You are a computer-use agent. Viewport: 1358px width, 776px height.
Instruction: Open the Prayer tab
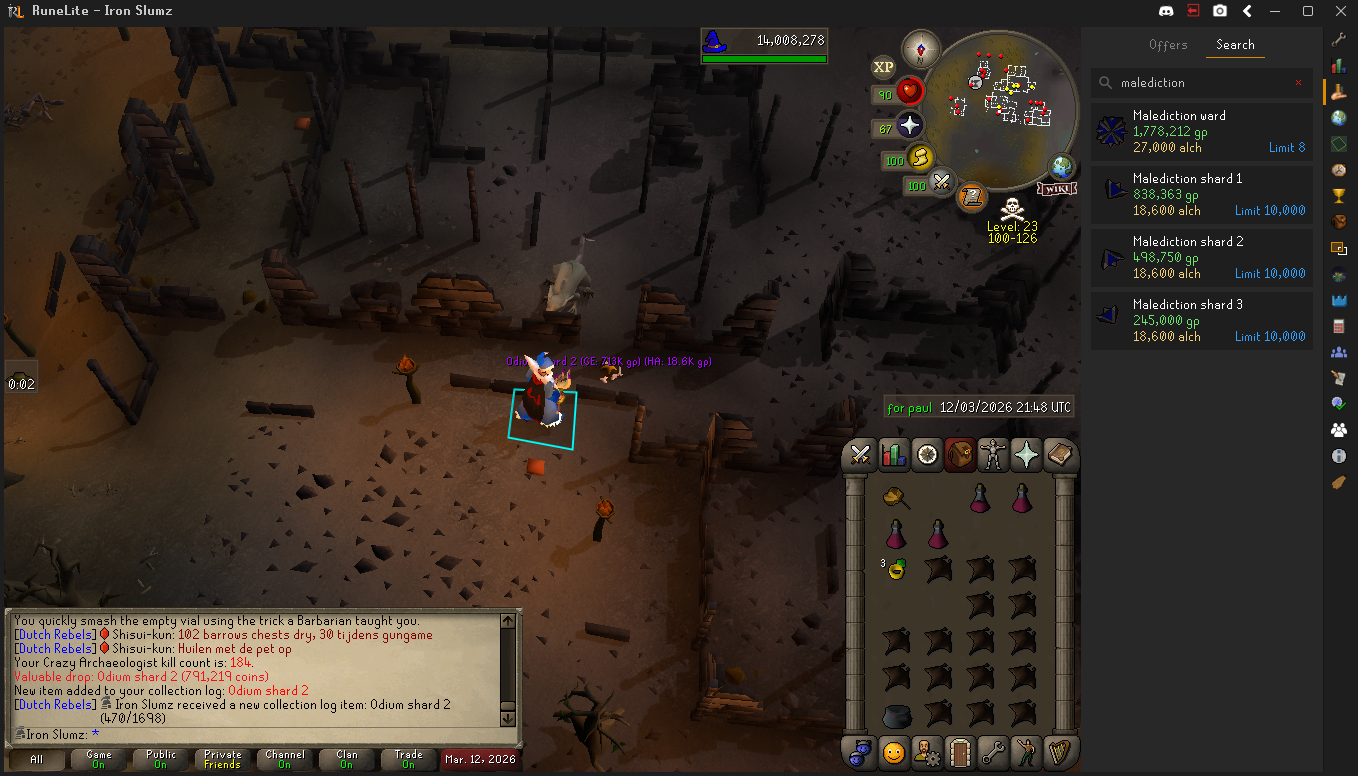pyautogui.click(x=1027, y=455)
